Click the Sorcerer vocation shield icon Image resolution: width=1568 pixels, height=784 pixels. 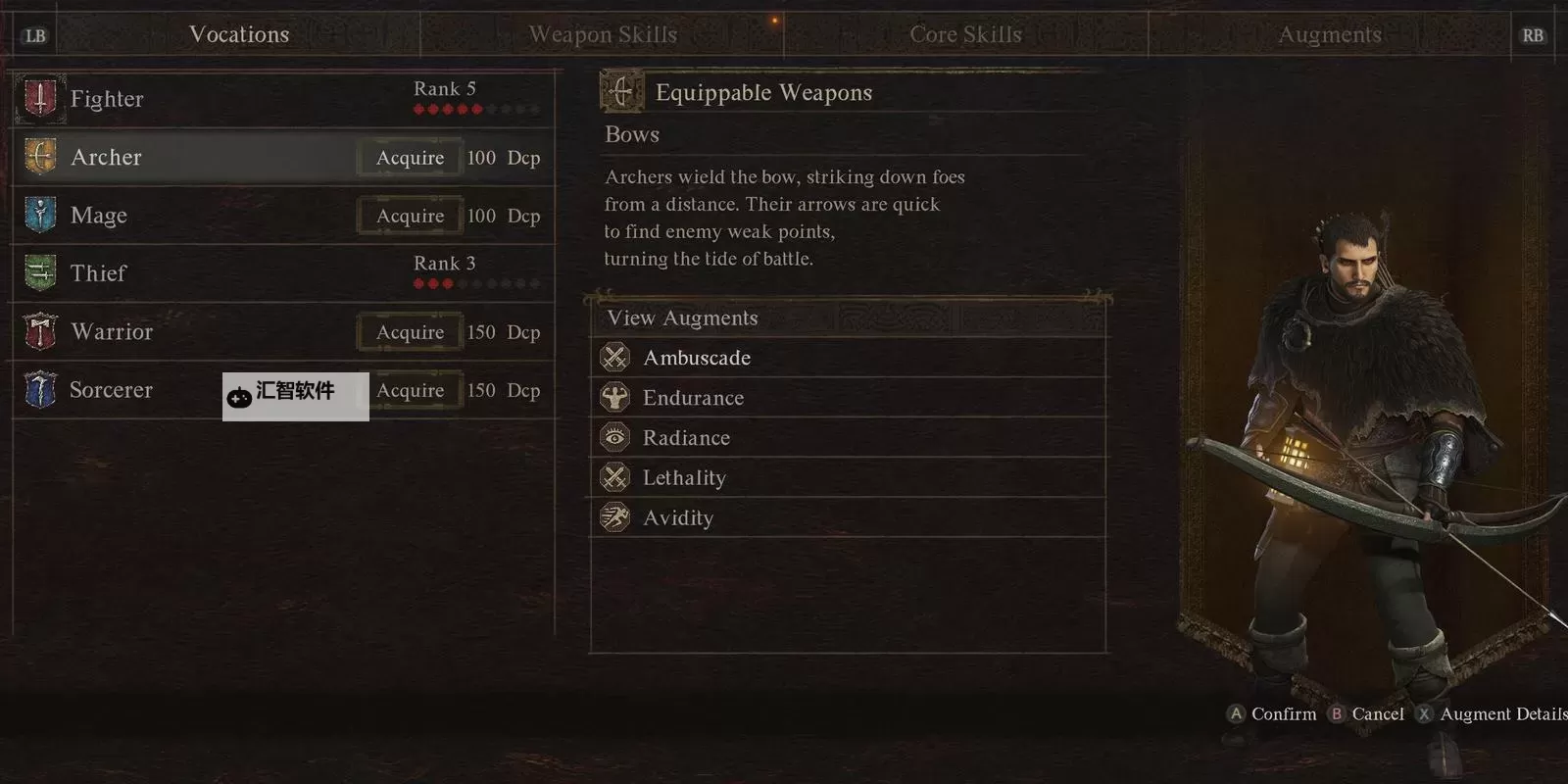pos(40,390)
